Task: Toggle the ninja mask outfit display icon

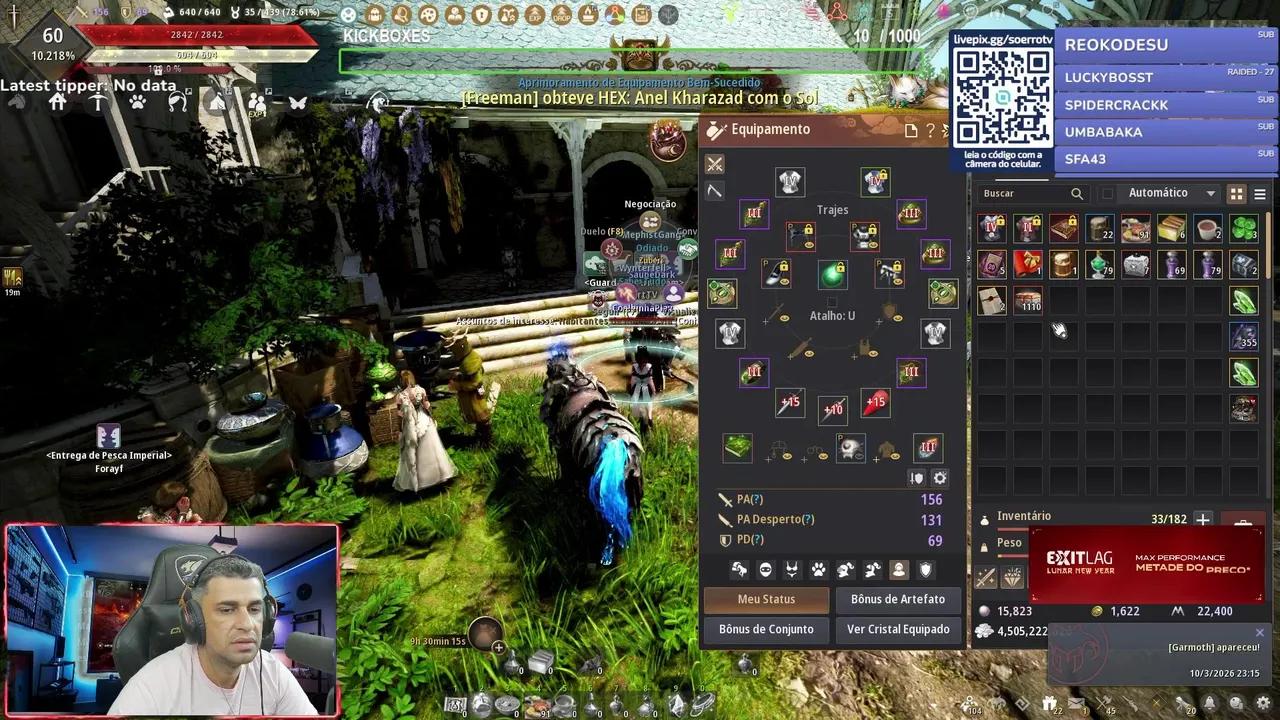Action: coord(765,569)
